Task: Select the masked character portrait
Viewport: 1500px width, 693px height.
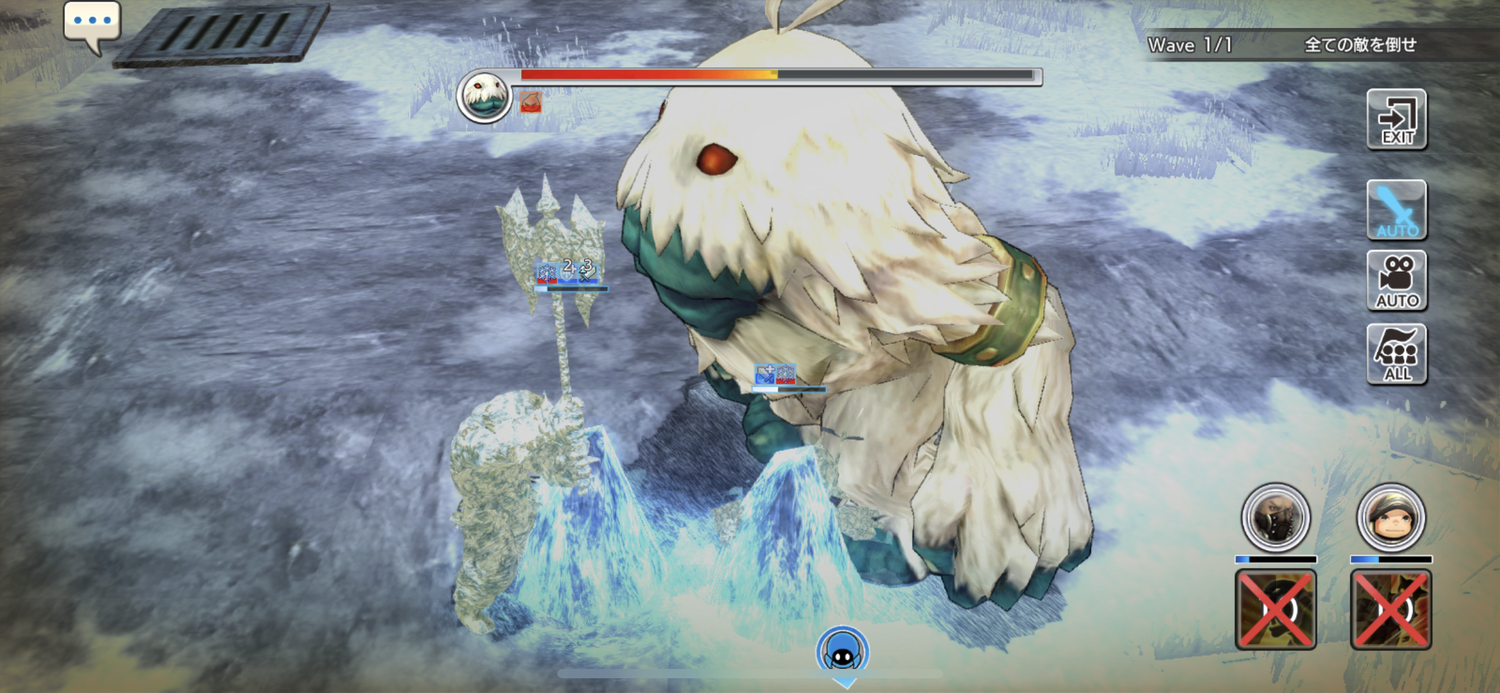Action: [1276, 518]
